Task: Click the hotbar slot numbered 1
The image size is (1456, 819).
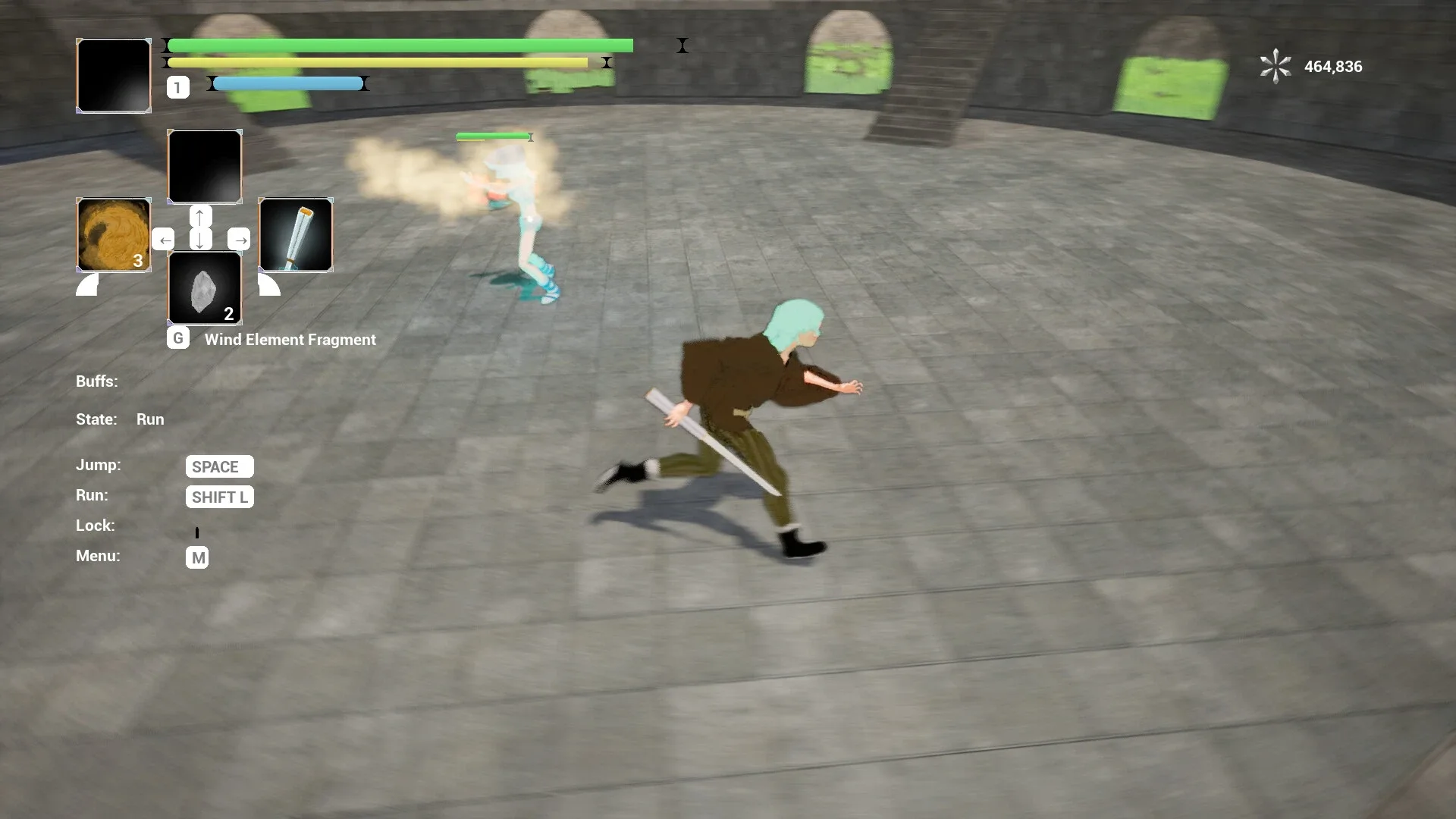Action: 177,87
